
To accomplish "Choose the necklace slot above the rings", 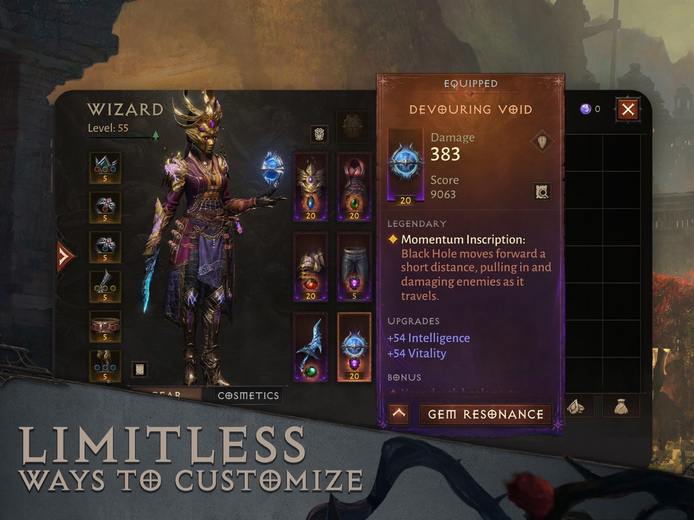I will click(105, 167).
